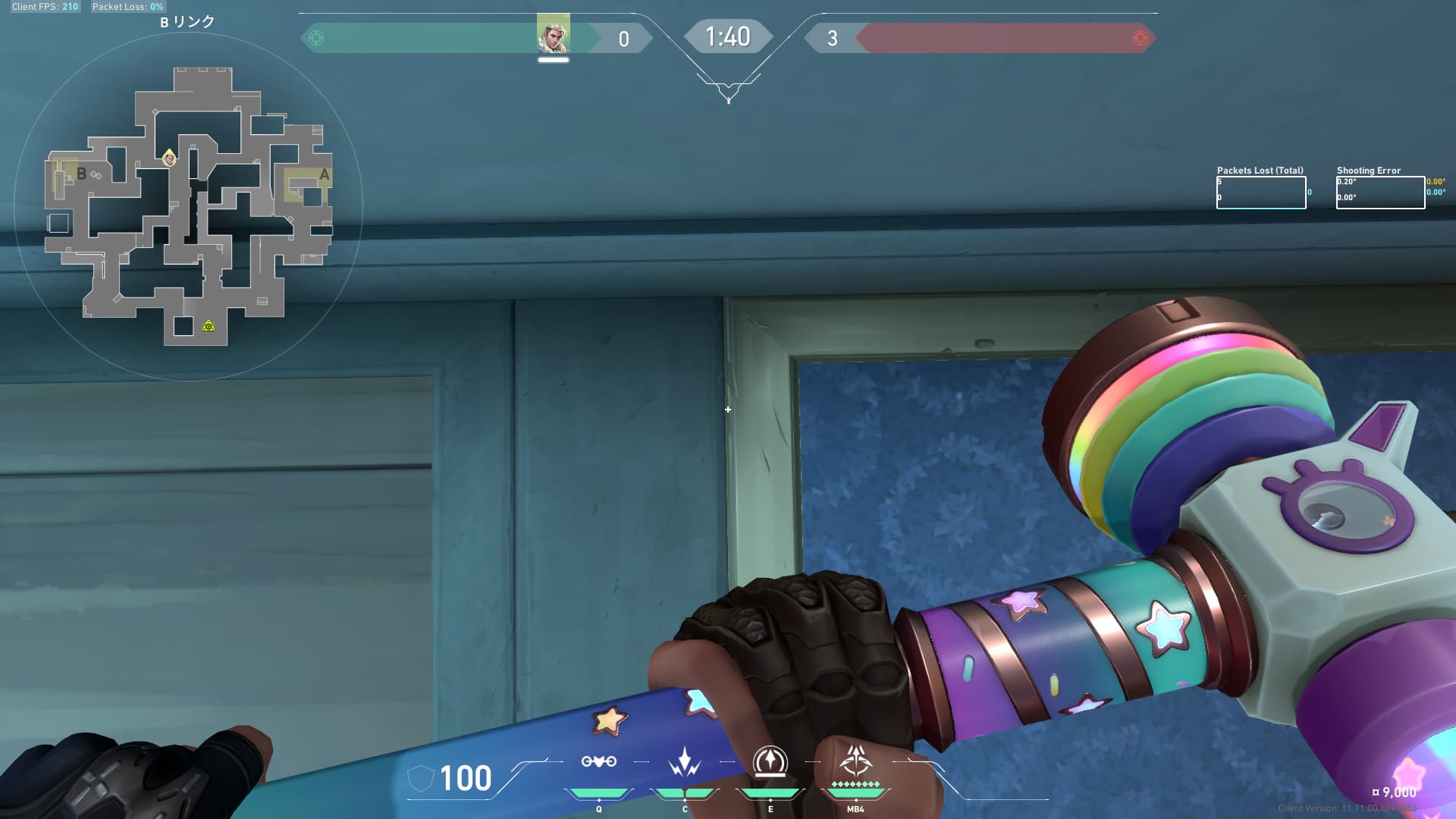Click the minimap in the corner
The height and width of the screenshot is (819, 1456).
(x=188, y=206)
